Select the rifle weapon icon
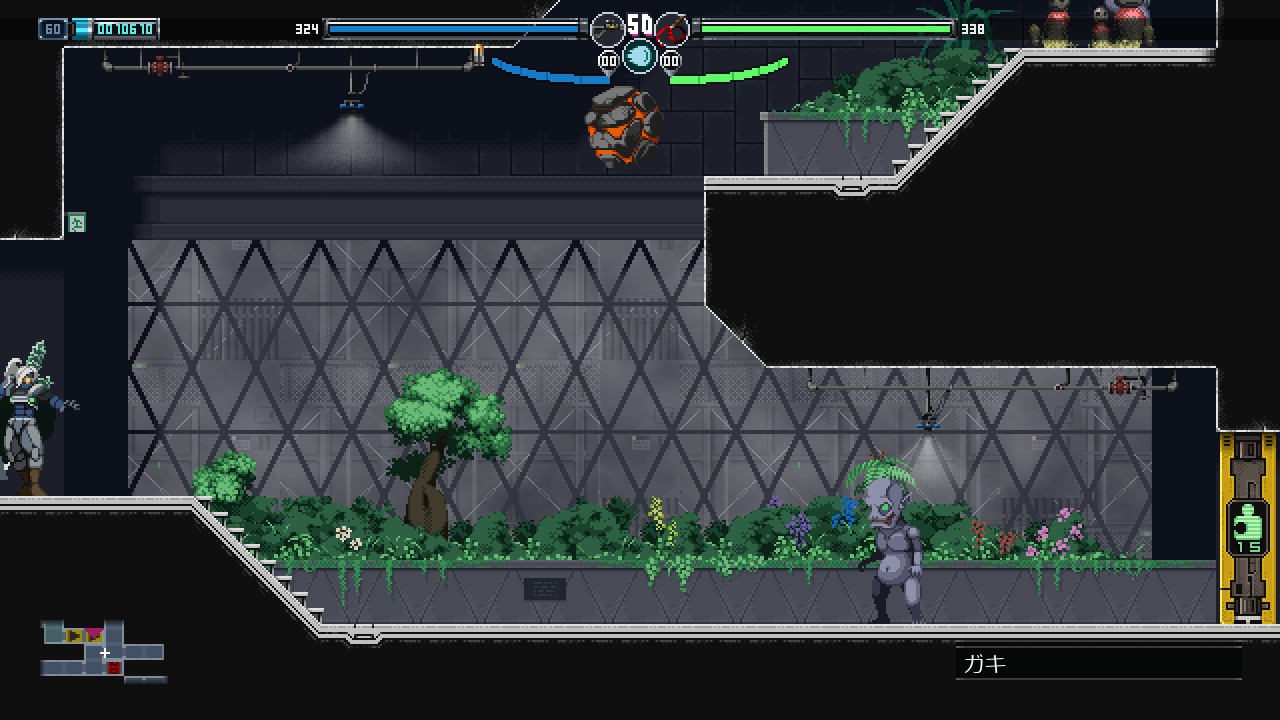1280x720 pixels. click(607, 30)
